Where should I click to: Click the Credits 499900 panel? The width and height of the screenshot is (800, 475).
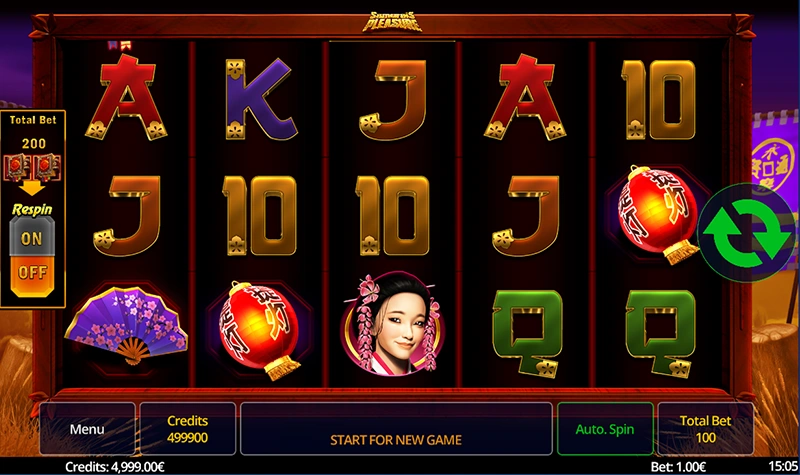[x=187, y=429]
